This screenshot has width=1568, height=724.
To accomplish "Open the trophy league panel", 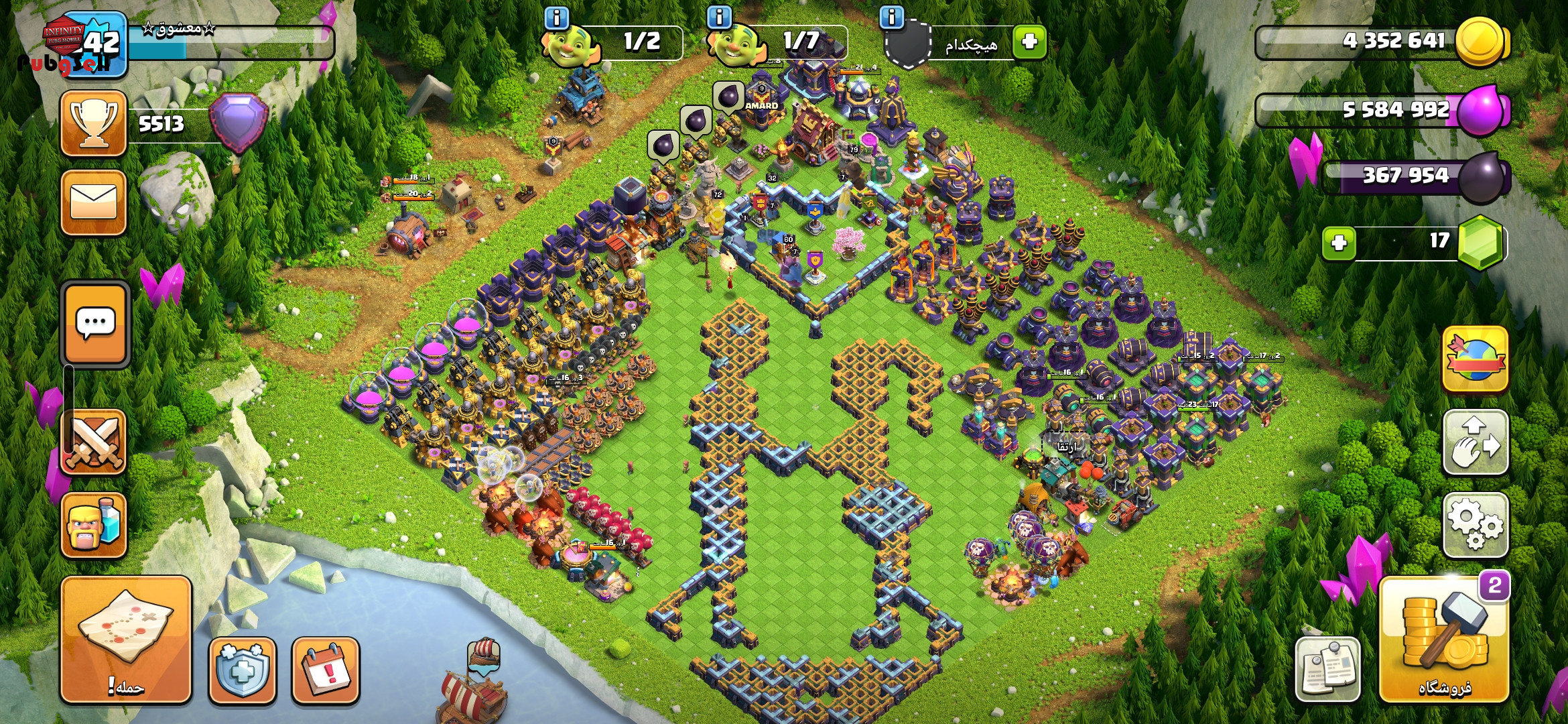I will 94,124.
